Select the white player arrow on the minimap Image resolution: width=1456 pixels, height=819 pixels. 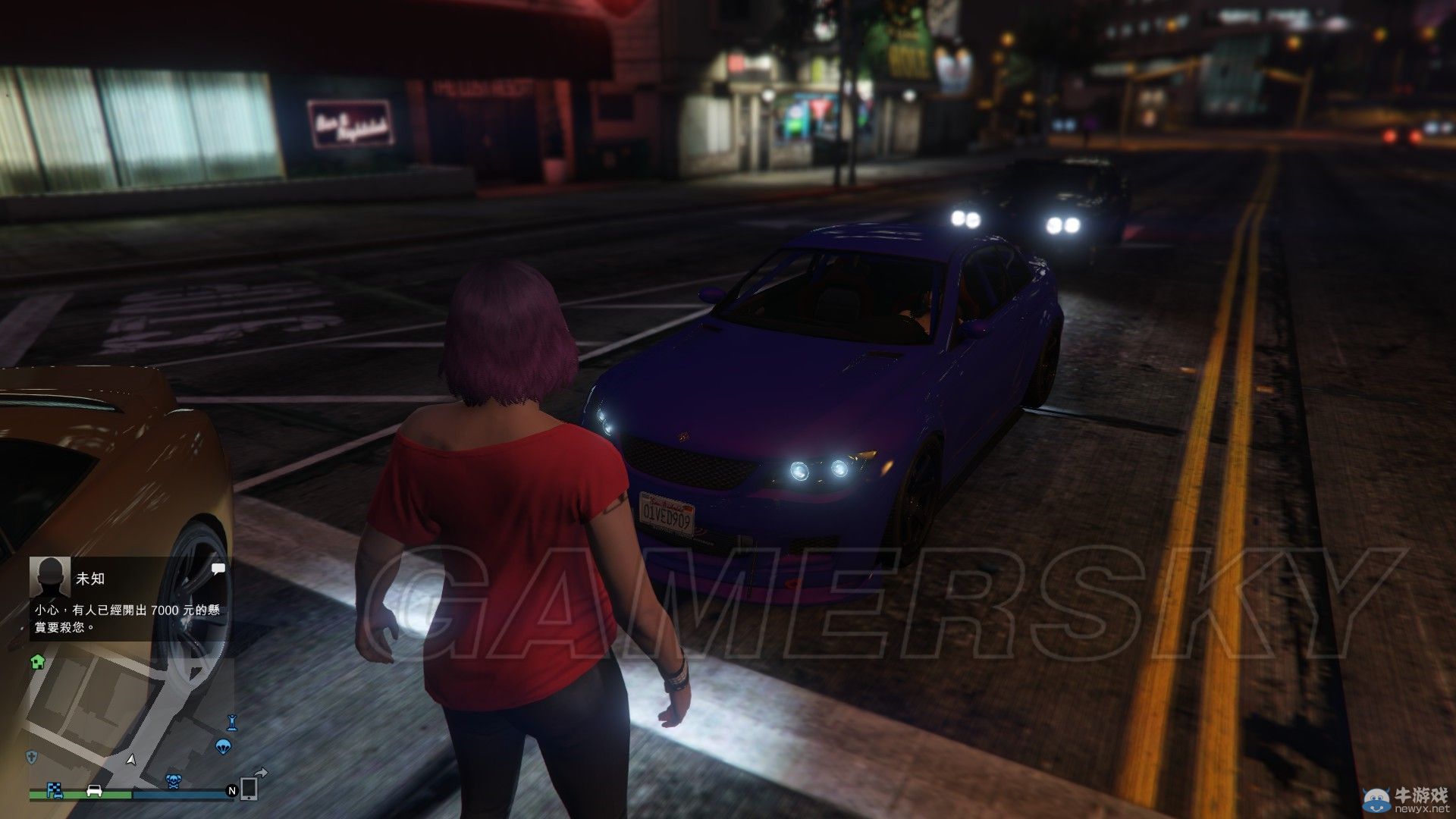(x=130, y=761)
